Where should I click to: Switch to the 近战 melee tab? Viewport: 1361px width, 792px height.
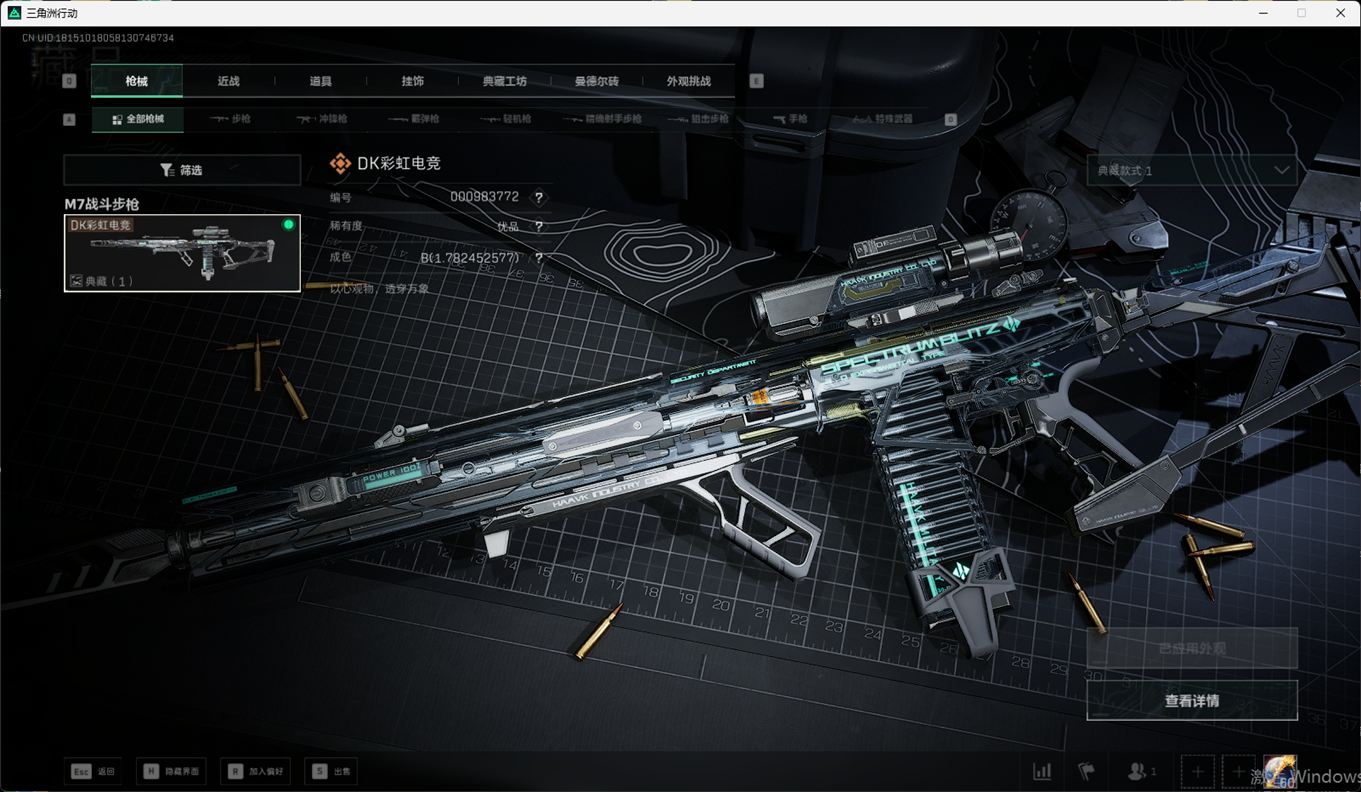(229, 81)
